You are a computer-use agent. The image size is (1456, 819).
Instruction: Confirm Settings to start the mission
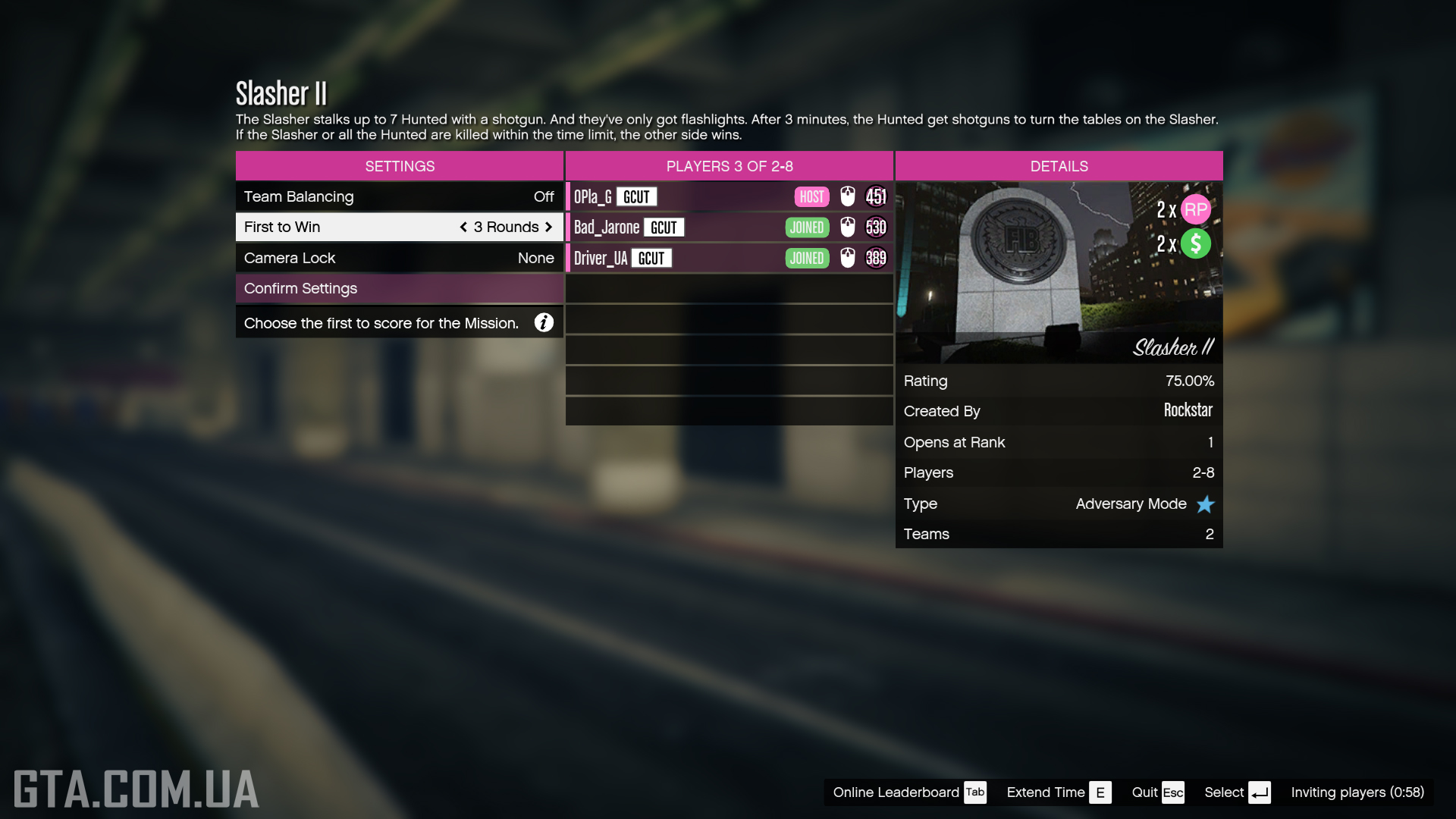pos(399,288)
